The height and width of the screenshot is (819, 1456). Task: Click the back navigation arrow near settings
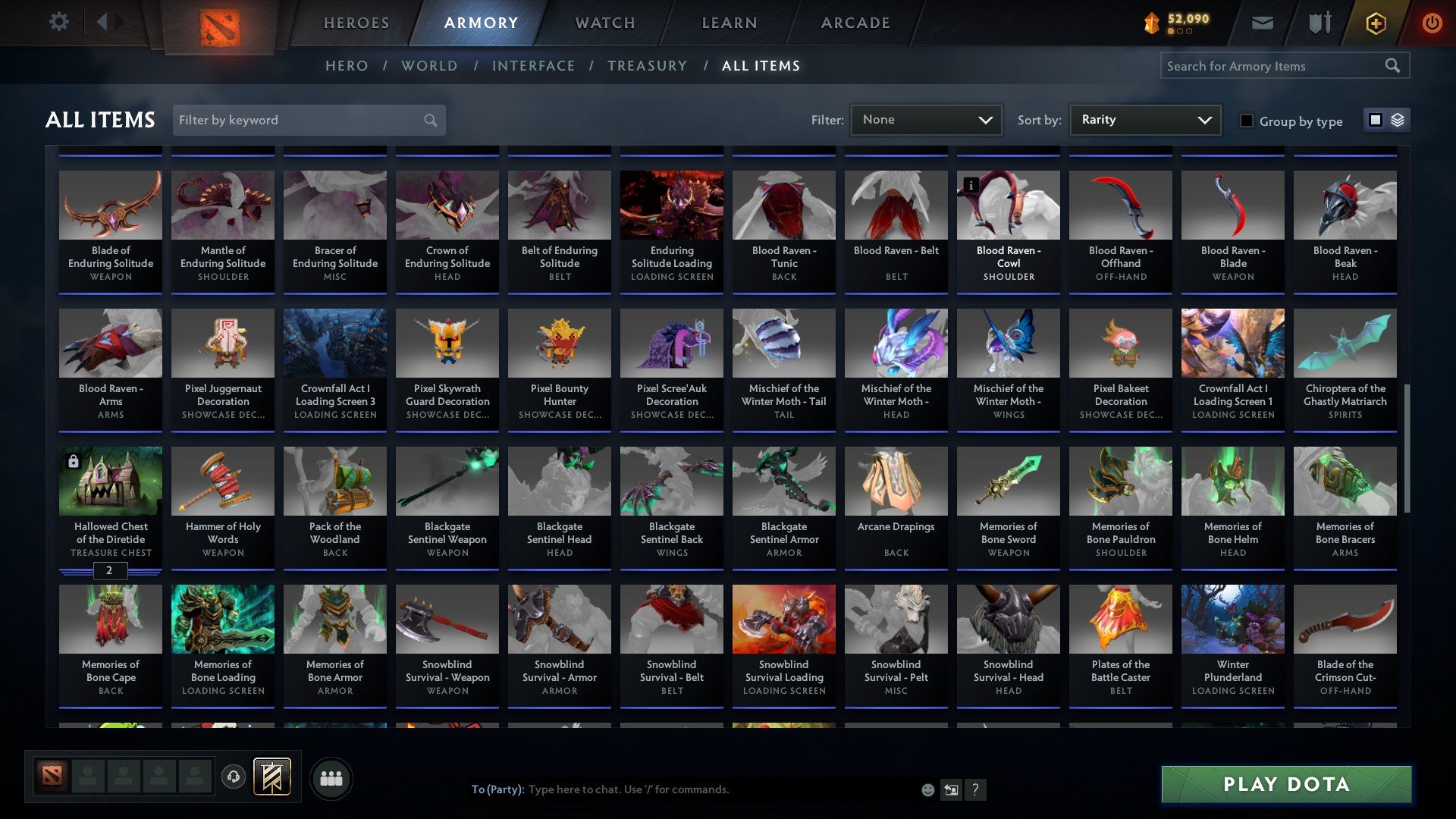point(103,22)
